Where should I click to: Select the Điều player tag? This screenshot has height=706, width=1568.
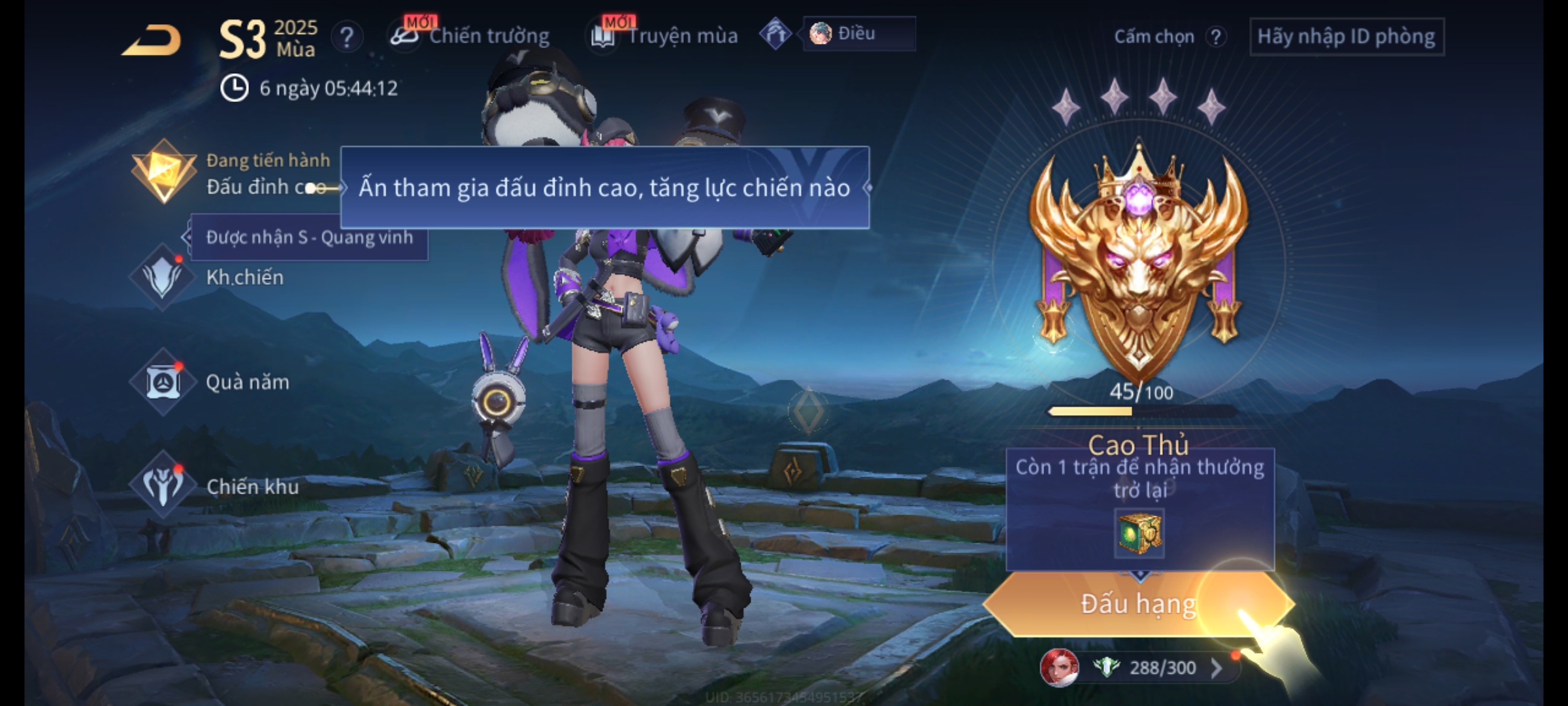point(858,34)
